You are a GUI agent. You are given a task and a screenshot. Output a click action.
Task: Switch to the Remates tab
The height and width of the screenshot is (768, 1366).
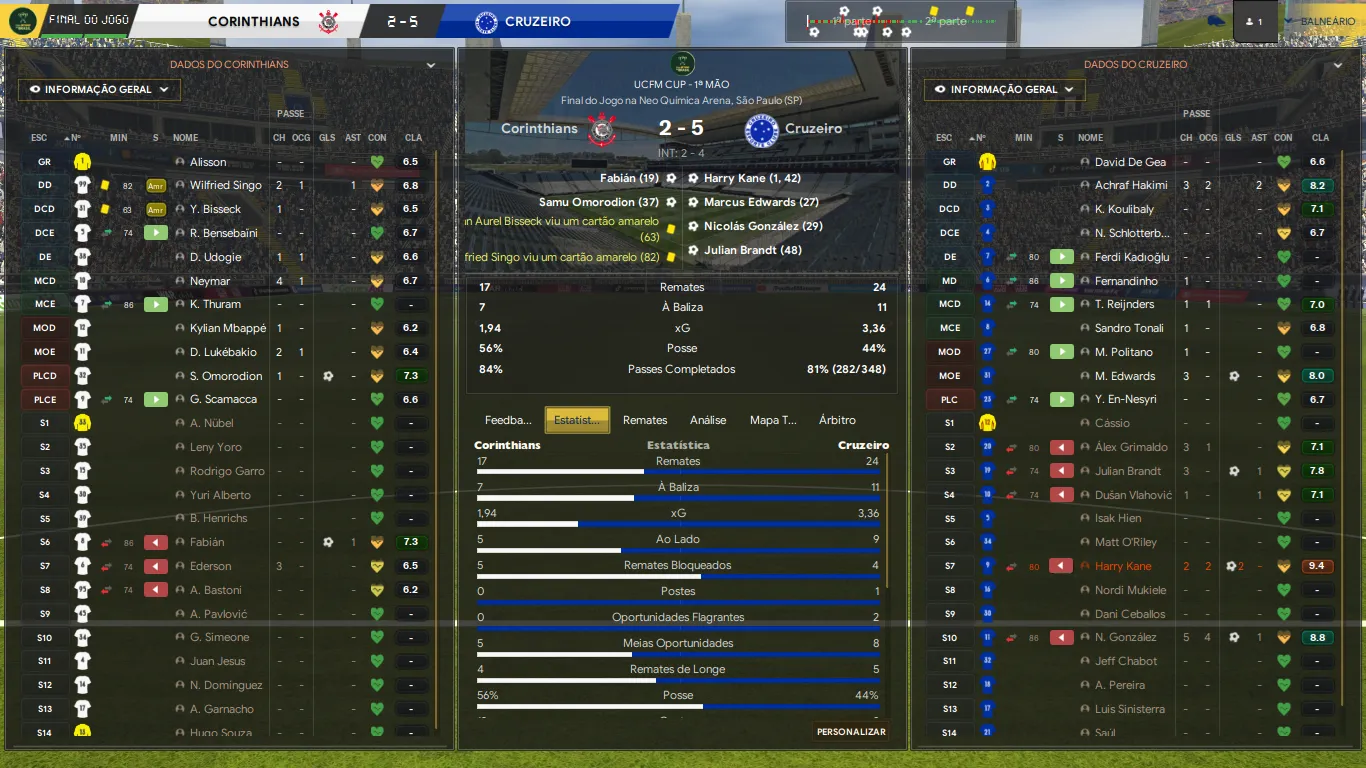pos(644,420)
